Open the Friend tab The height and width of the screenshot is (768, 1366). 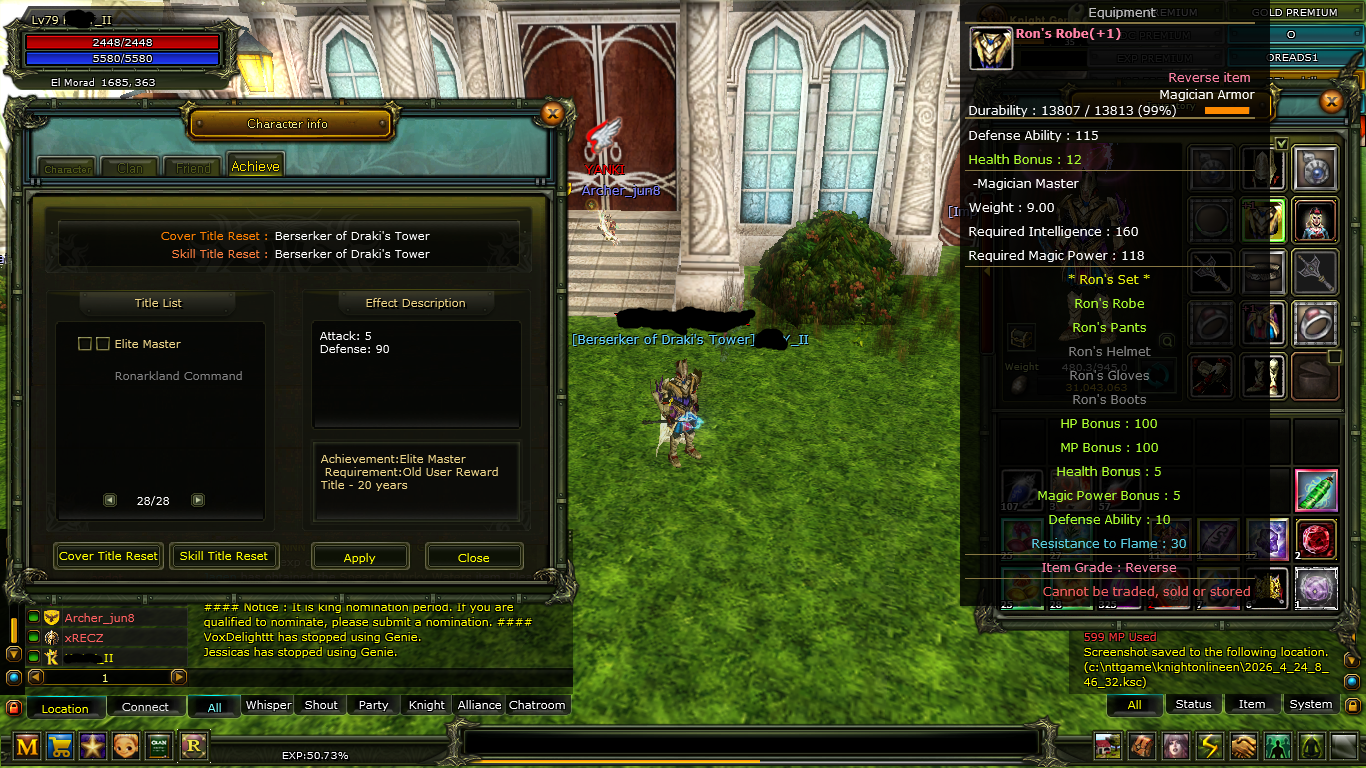click(x=193, y=168)
